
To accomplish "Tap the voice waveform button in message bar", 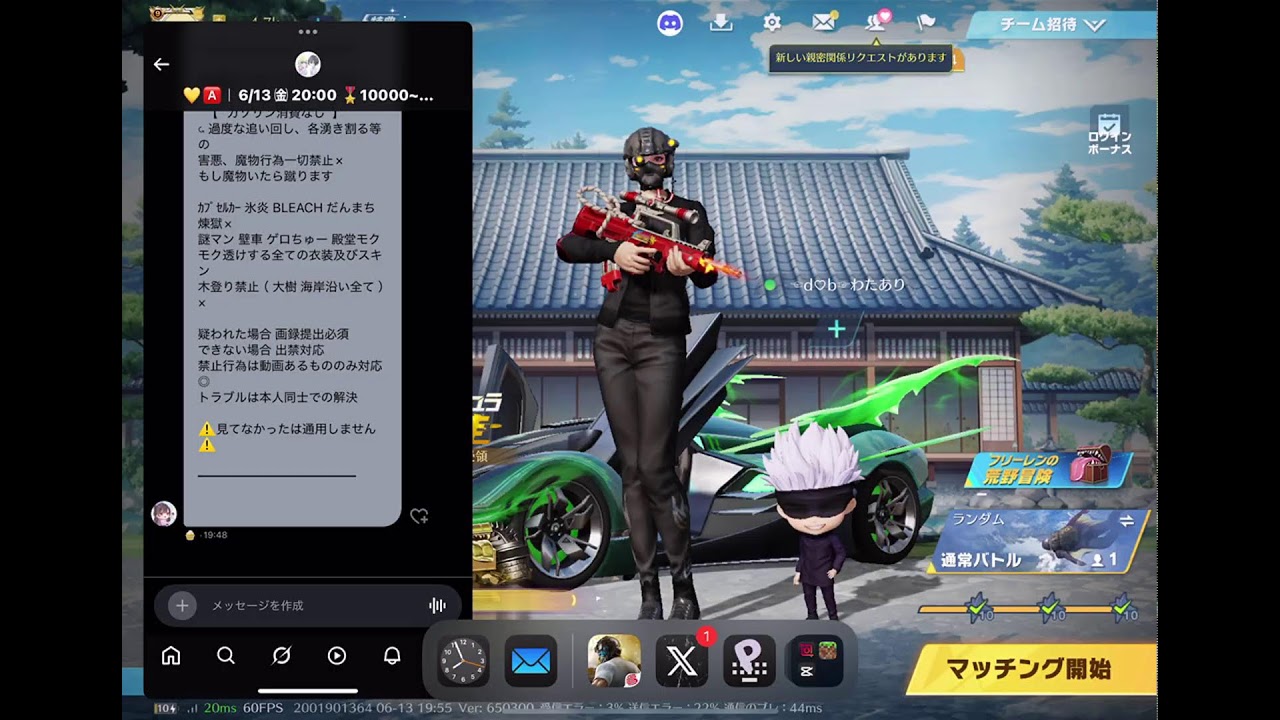I will [x=437, y=605].
